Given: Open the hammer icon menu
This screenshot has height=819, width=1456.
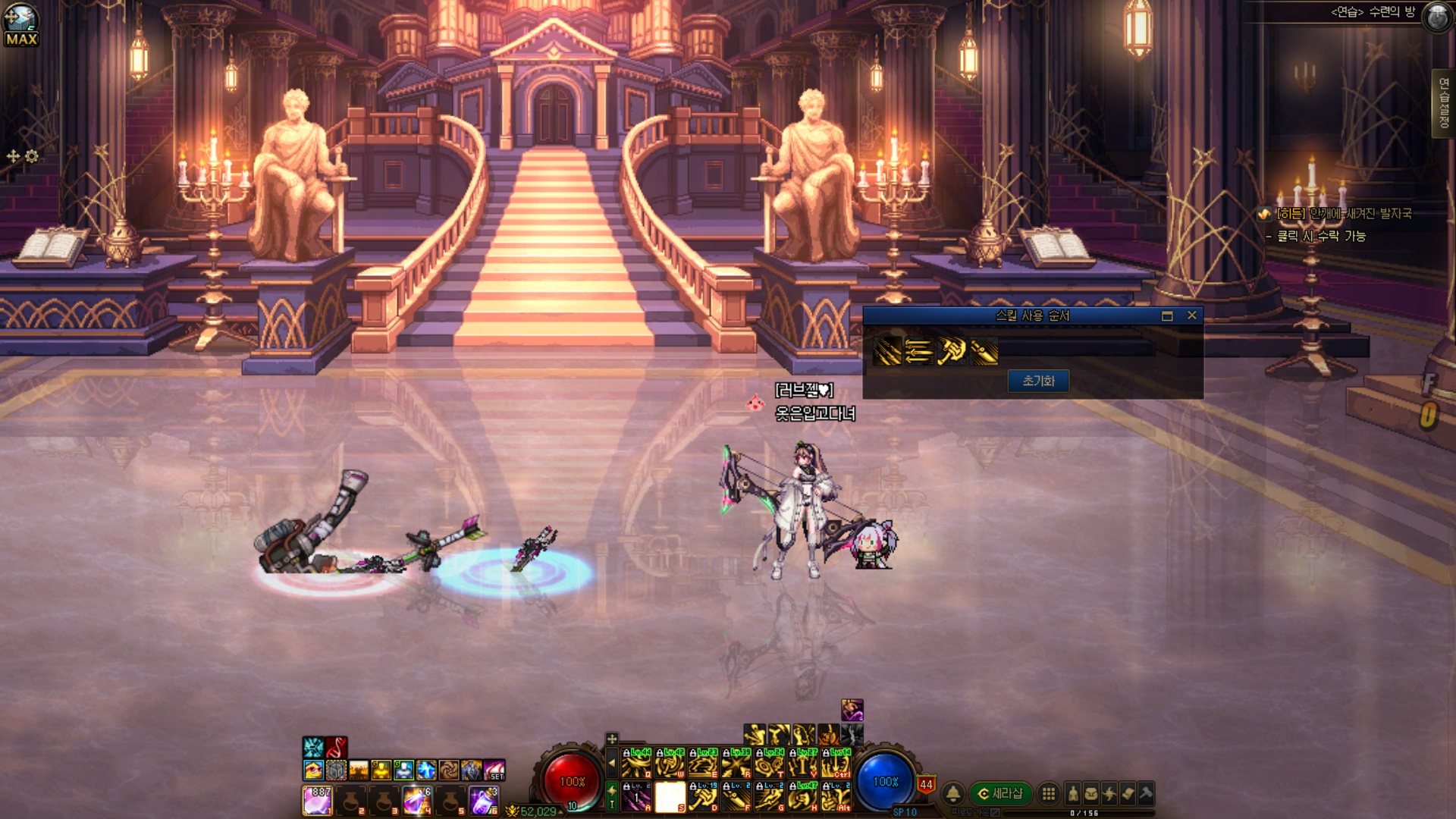Looking at the screenshot, I should 1146,793.
